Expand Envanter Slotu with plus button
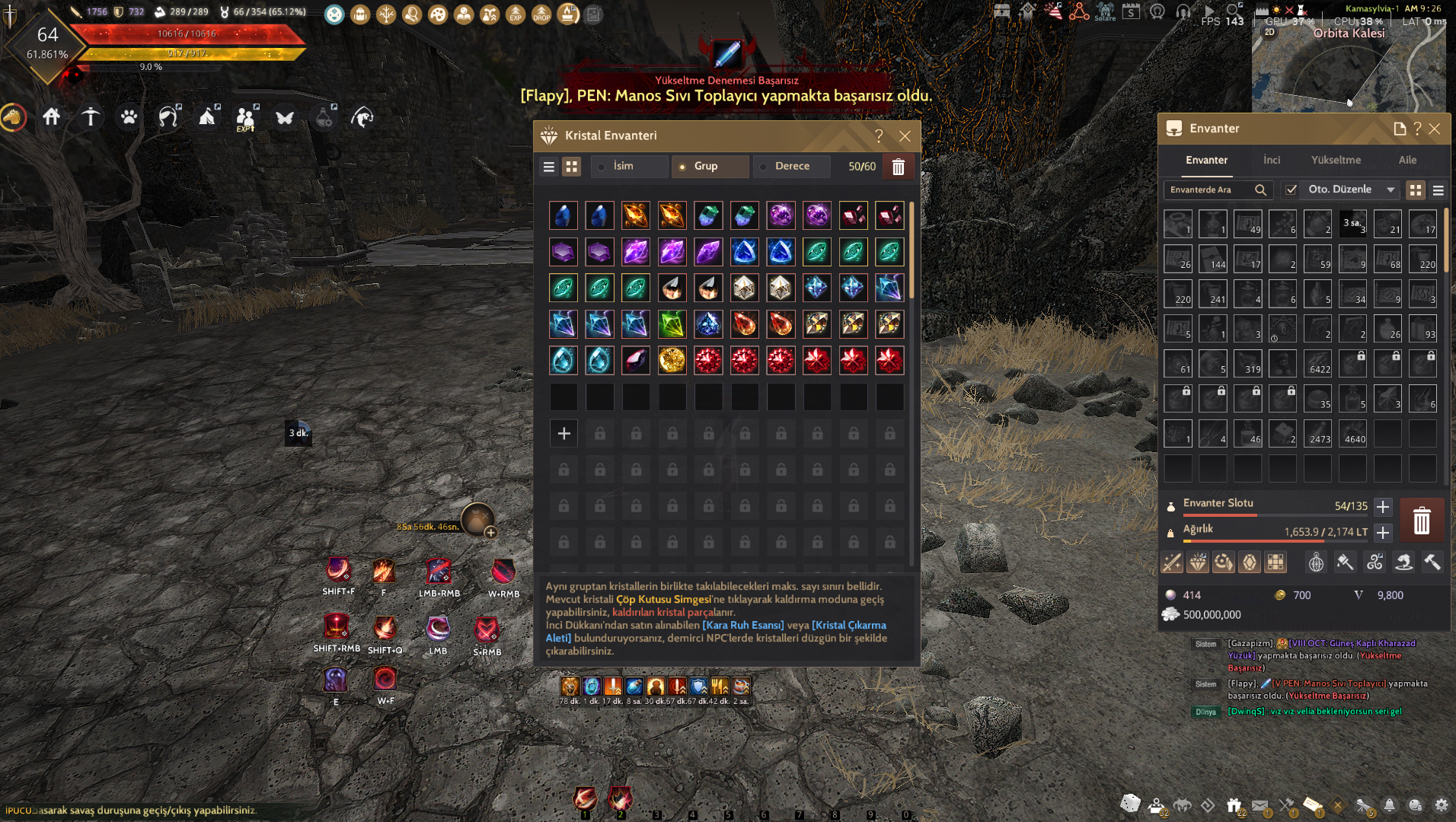 click(1383, 506)
